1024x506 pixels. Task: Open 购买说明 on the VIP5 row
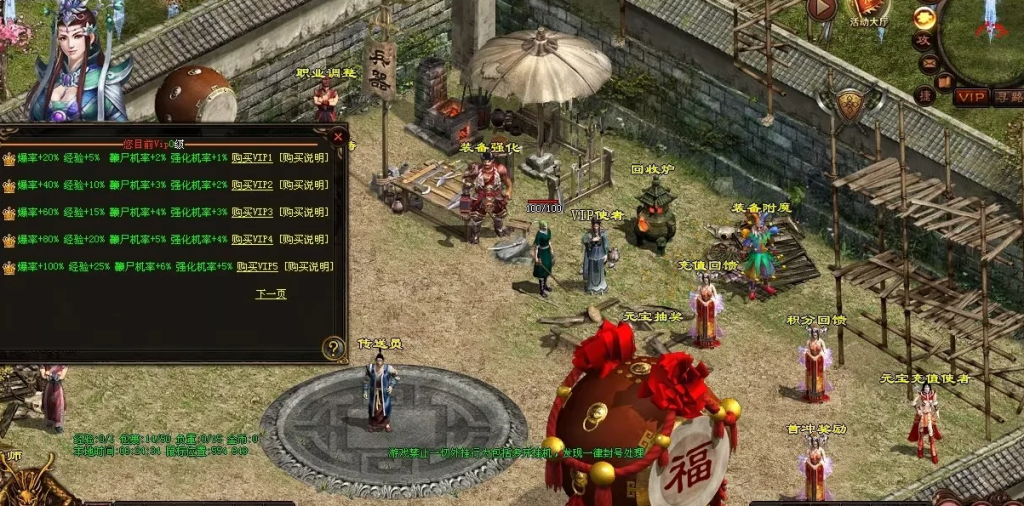click(308, 267)
